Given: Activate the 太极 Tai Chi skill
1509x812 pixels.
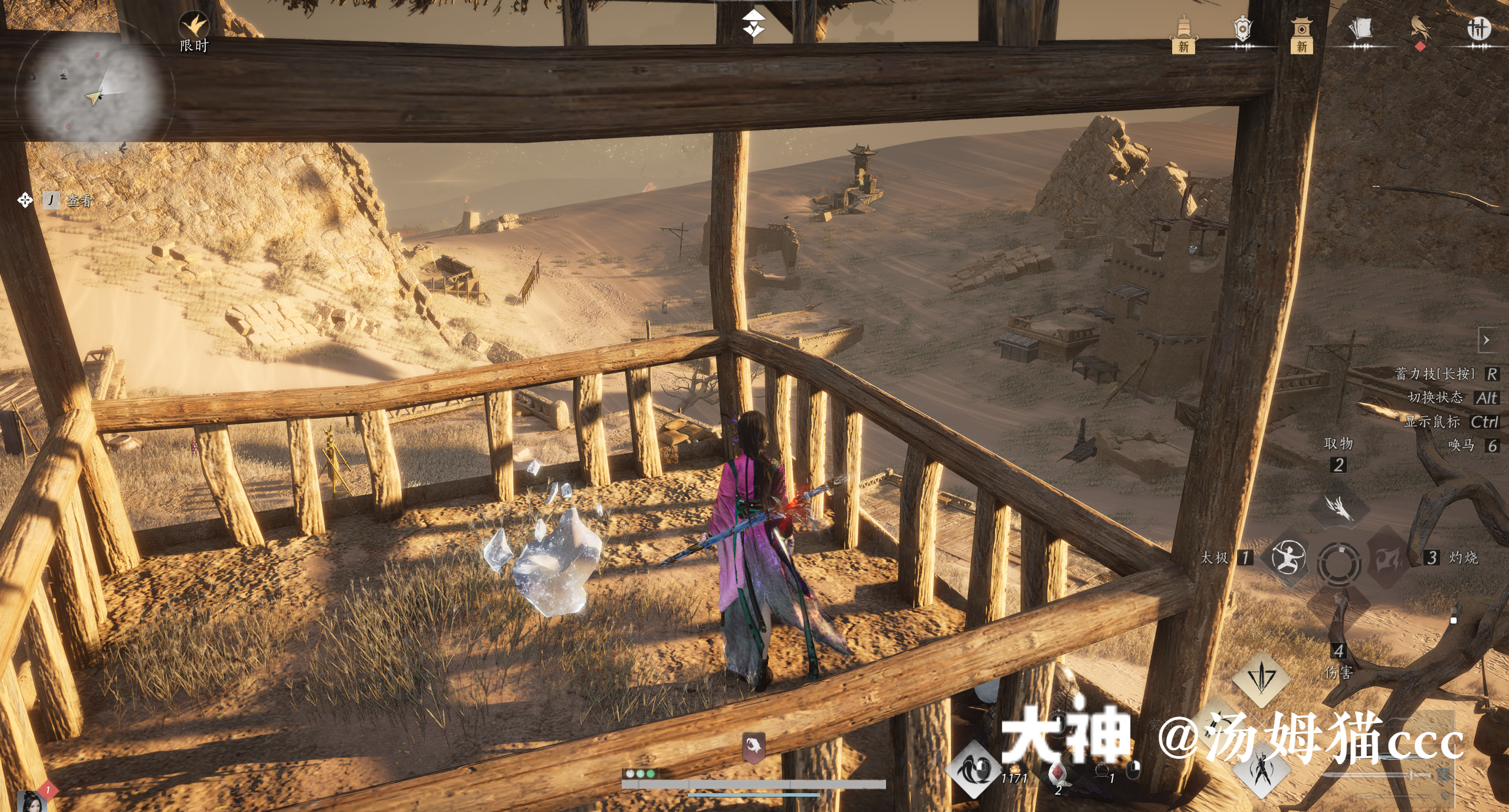Looking at the screenshot, I should [x=1288, y=558].
